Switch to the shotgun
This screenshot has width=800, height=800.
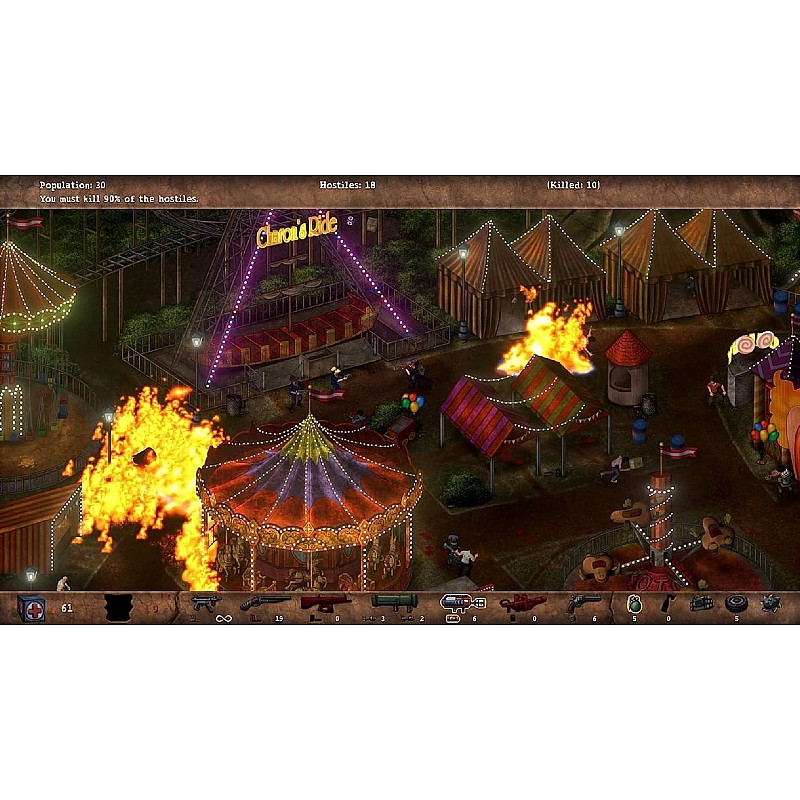point(265,603)
